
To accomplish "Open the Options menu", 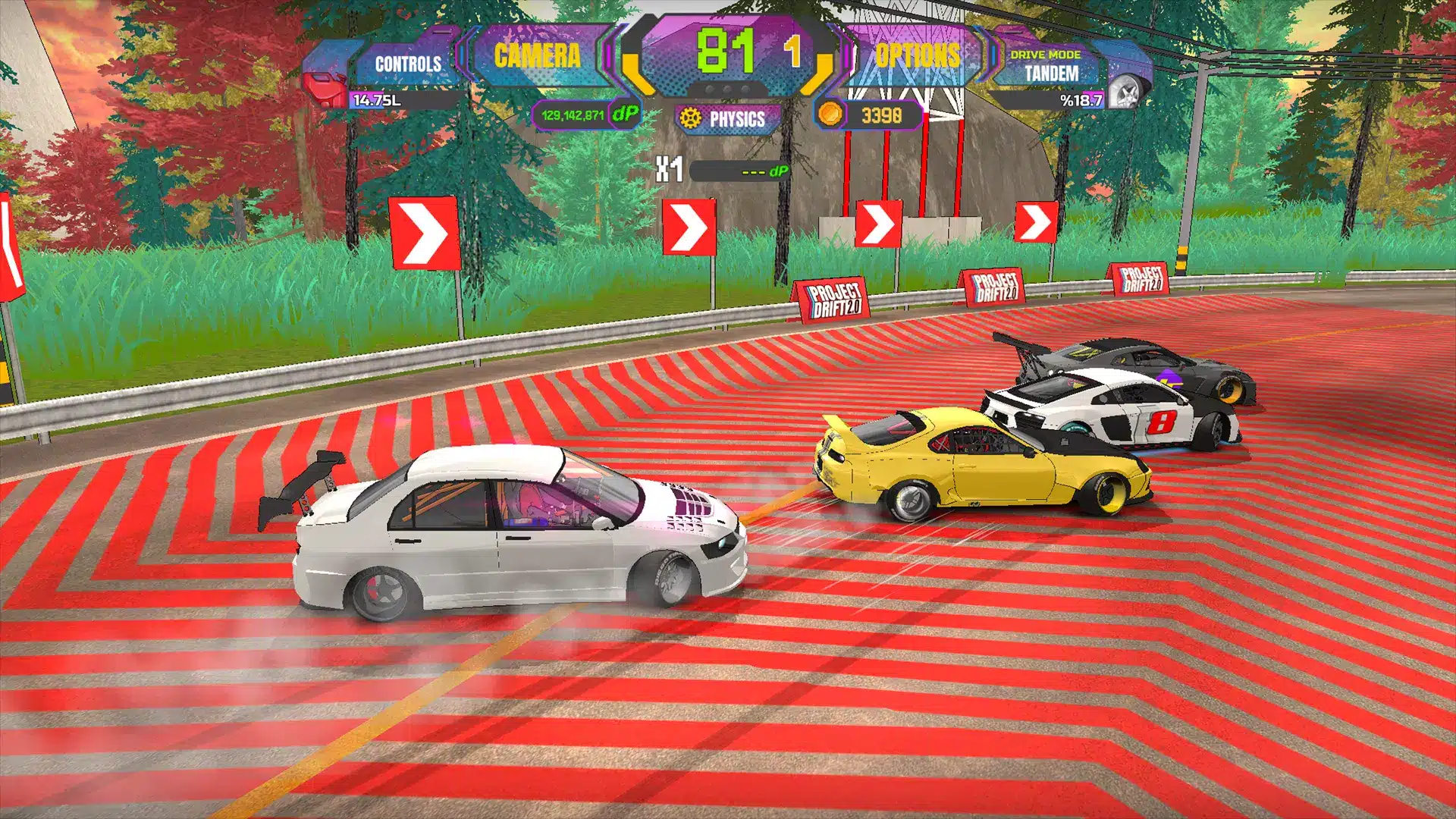I will coord(917,56).
